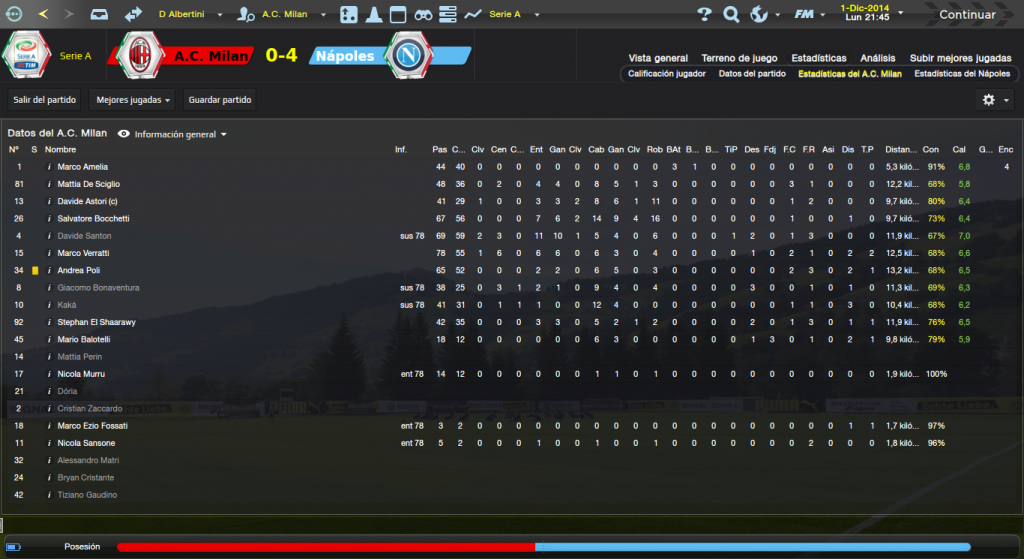View Estadísticas del Nápoles
The width and height of the screenshot is (1024, 559).
coord(962,74)
